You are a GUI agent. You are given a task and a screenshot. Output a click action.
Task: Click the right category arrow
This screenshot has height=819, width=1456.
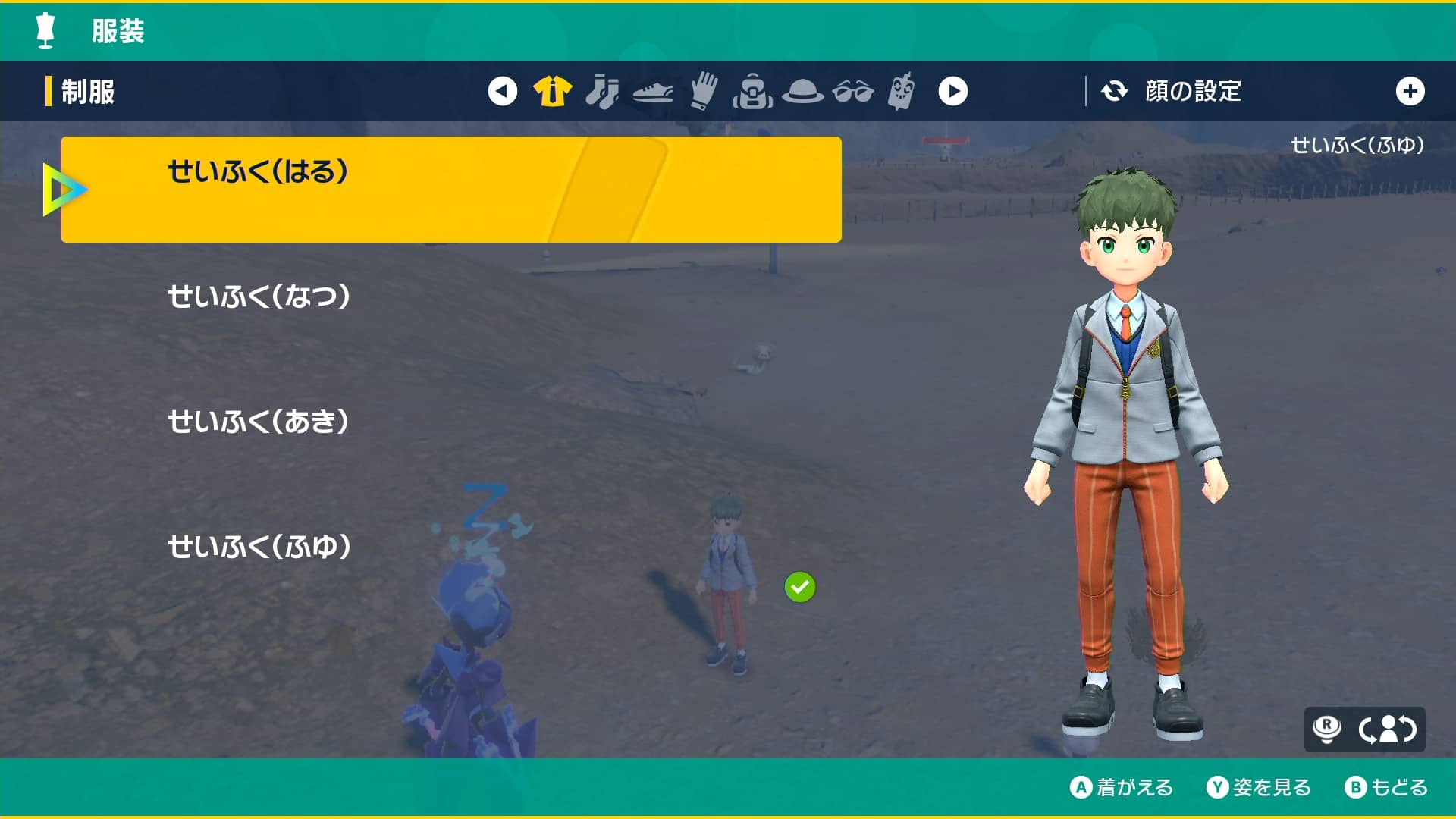[x=954, y=90]
